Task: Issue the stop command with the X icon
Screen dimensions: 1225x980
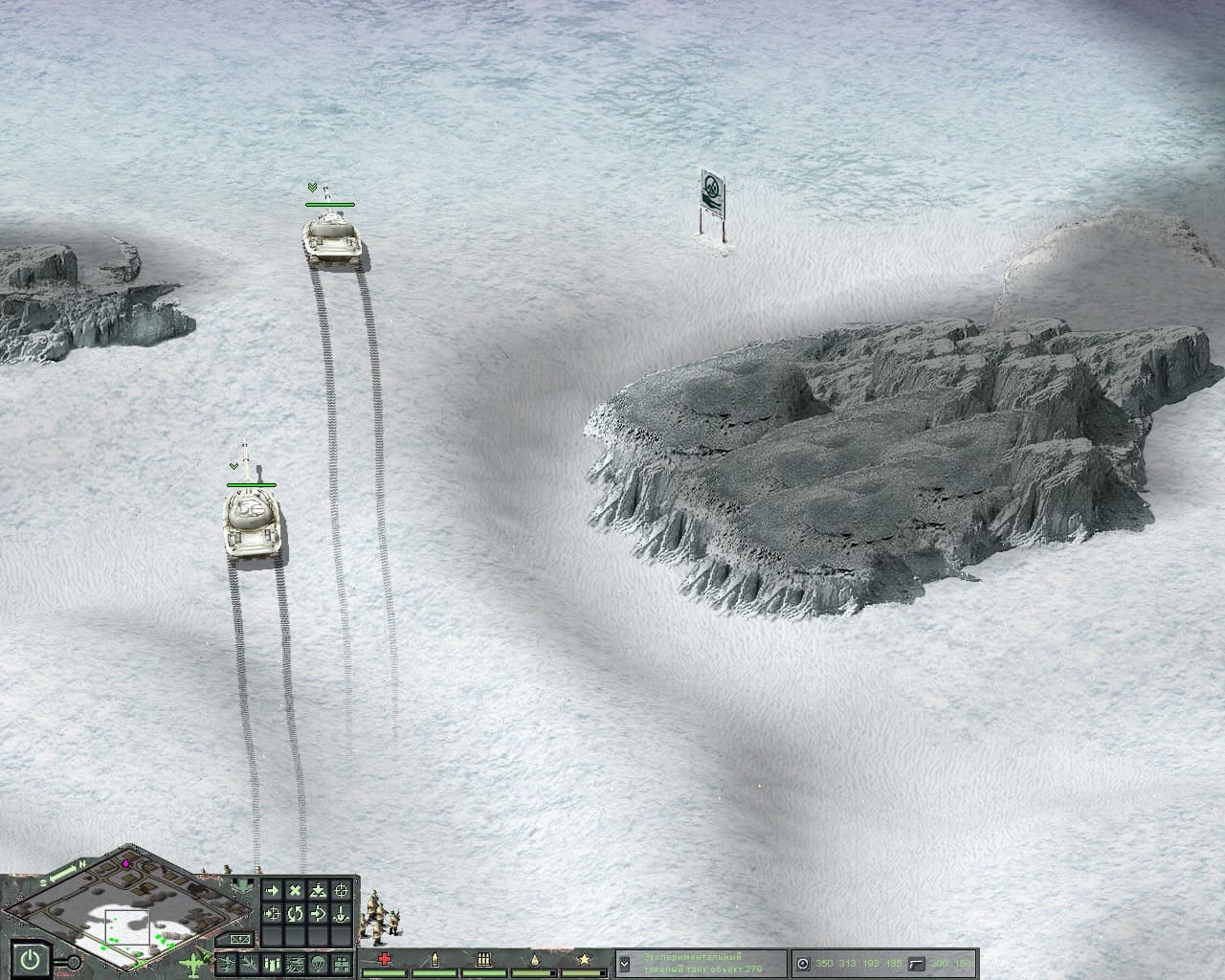Action: 295,891
